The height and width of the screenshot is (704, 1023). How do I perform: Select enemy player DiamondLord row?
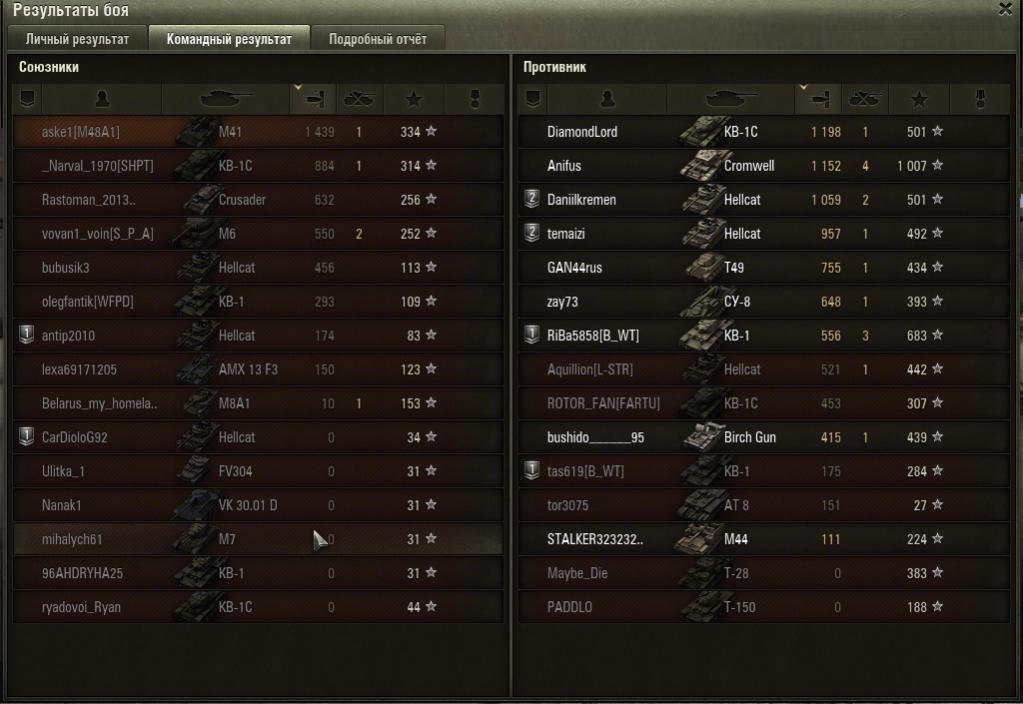762,132
